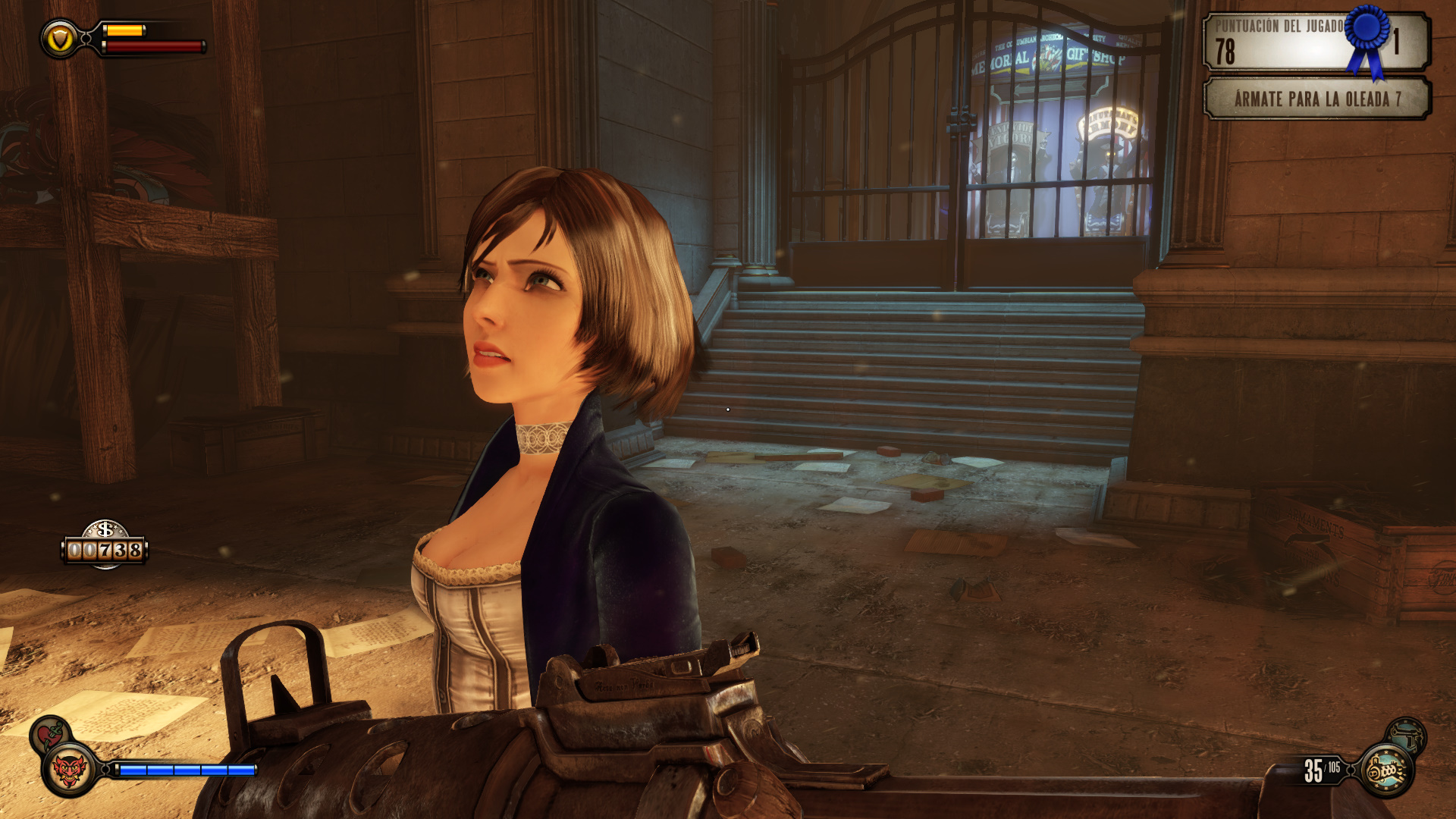Open the 'Ármate para la oleada 7' objective banner
Image resolution: width=1456 pixels, height=819 pixels.
coord(1317,99)
